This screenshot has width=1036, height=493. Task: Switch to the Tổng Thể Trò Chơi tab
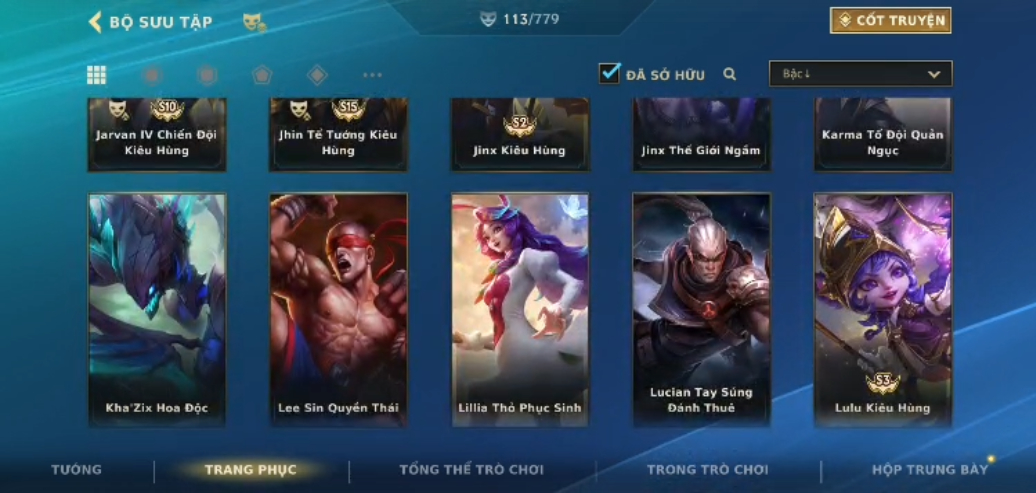[x=471, y=470]
